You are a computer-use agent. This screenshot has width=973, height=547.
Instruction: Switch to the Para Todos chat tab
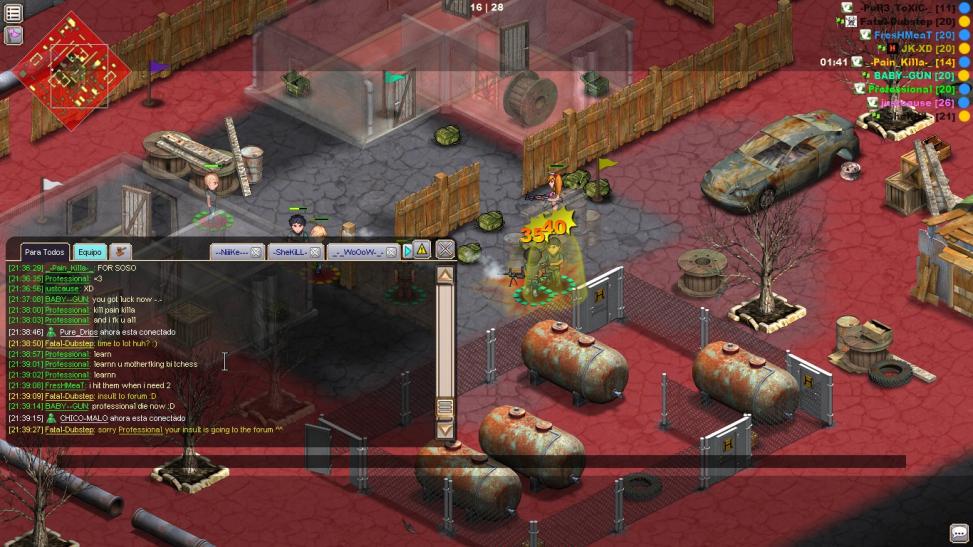pos(45,252)
